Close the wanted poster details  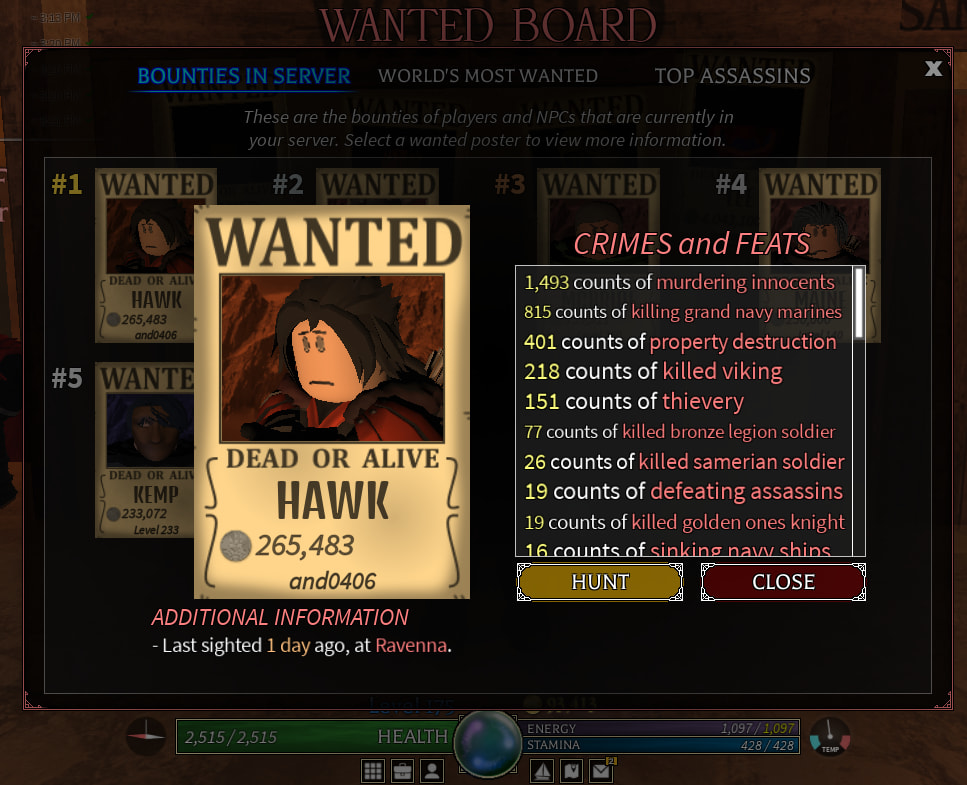click(x=783, y=582)
